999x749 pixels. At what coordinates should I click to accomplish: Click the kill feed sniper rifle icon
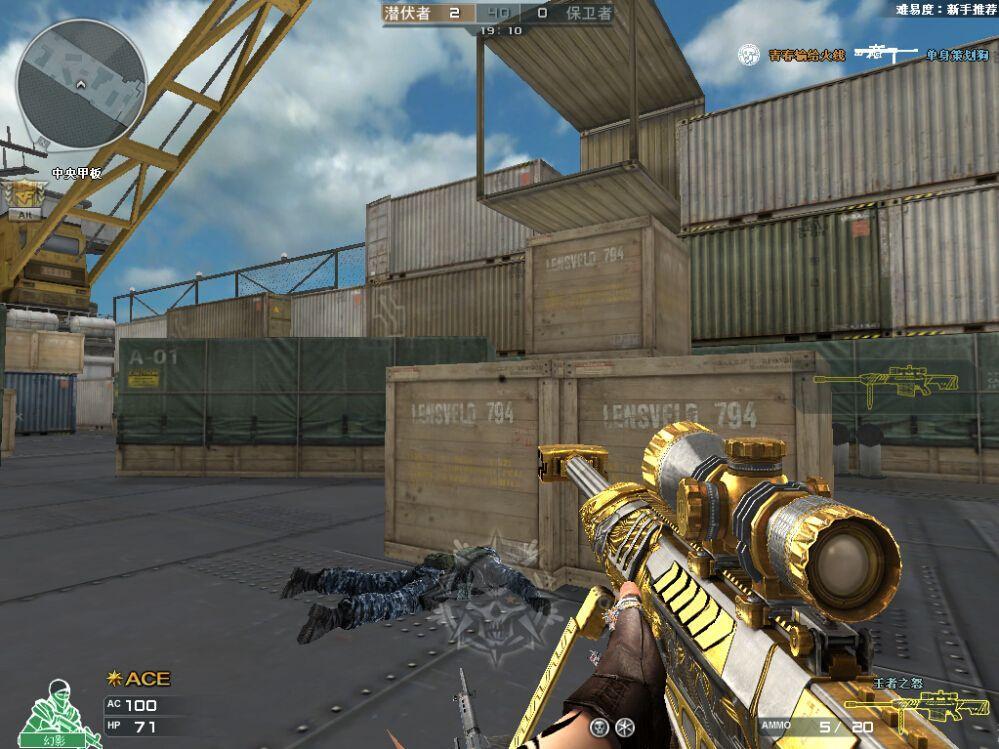coord(885,54)
